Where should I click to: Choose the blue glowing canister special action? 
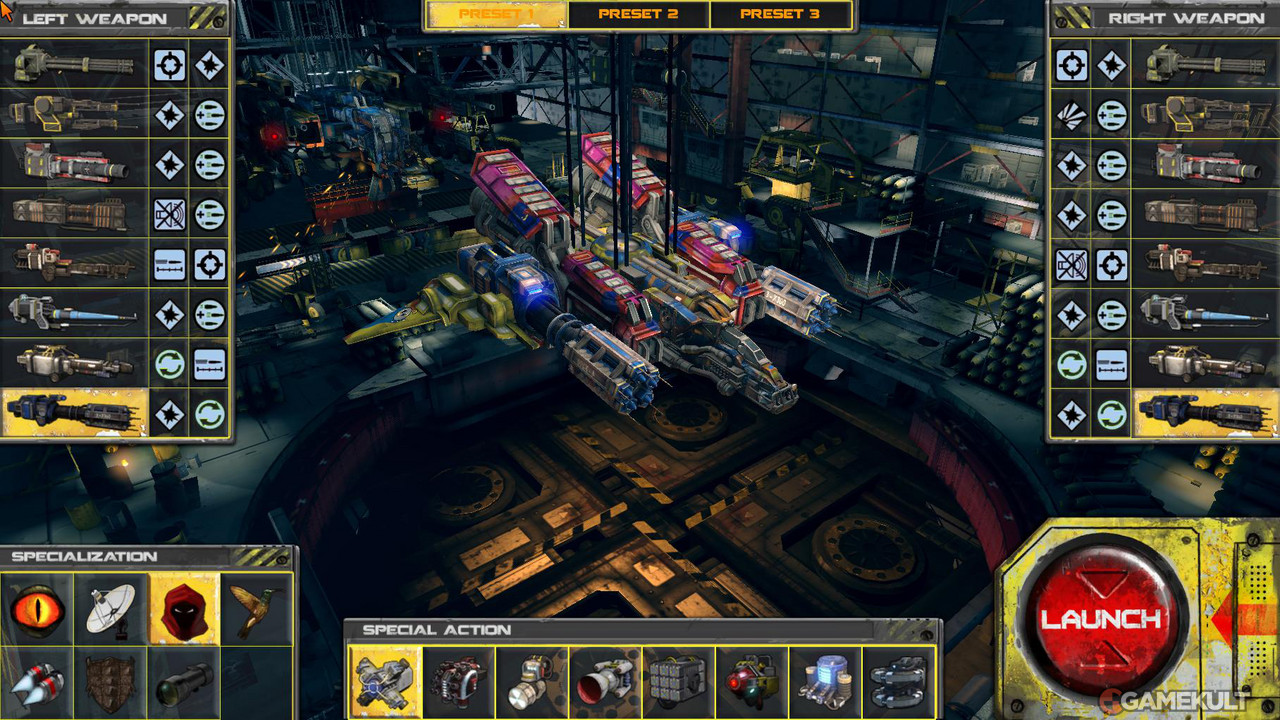tap(825, 681)
